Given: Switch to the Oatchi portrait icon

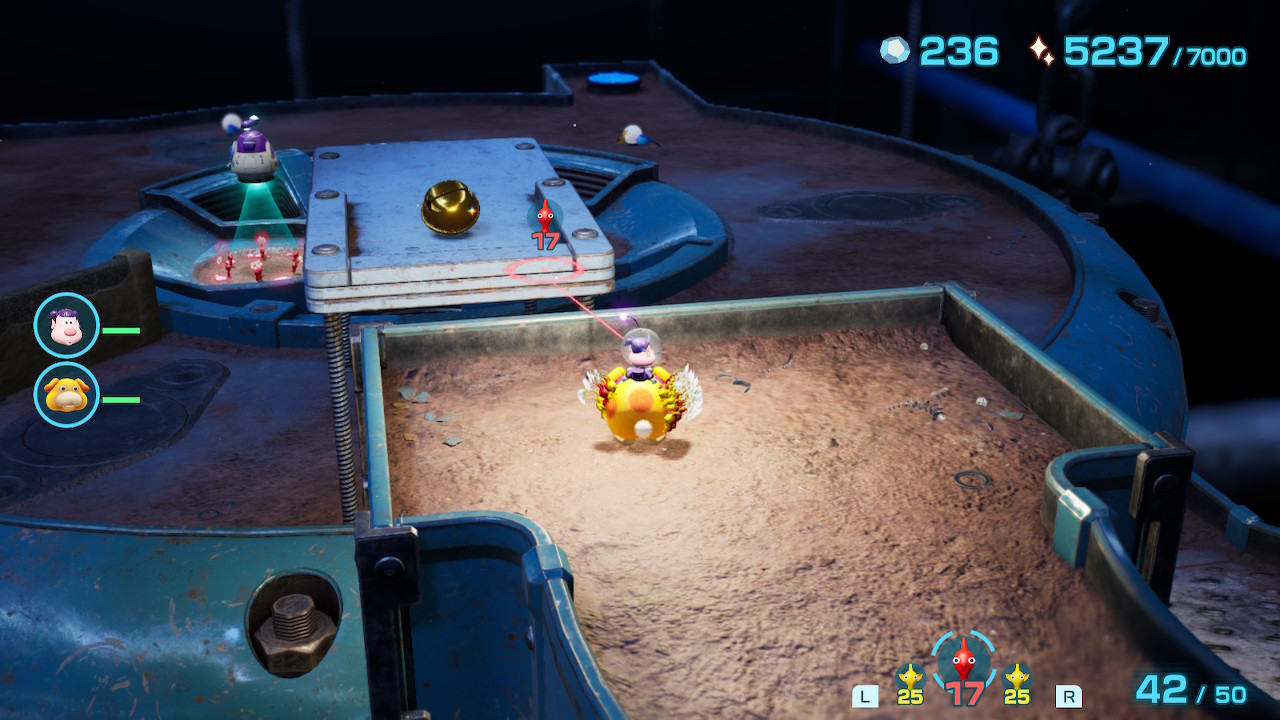Looking at the screenshot, I should [x=66, y=394].
